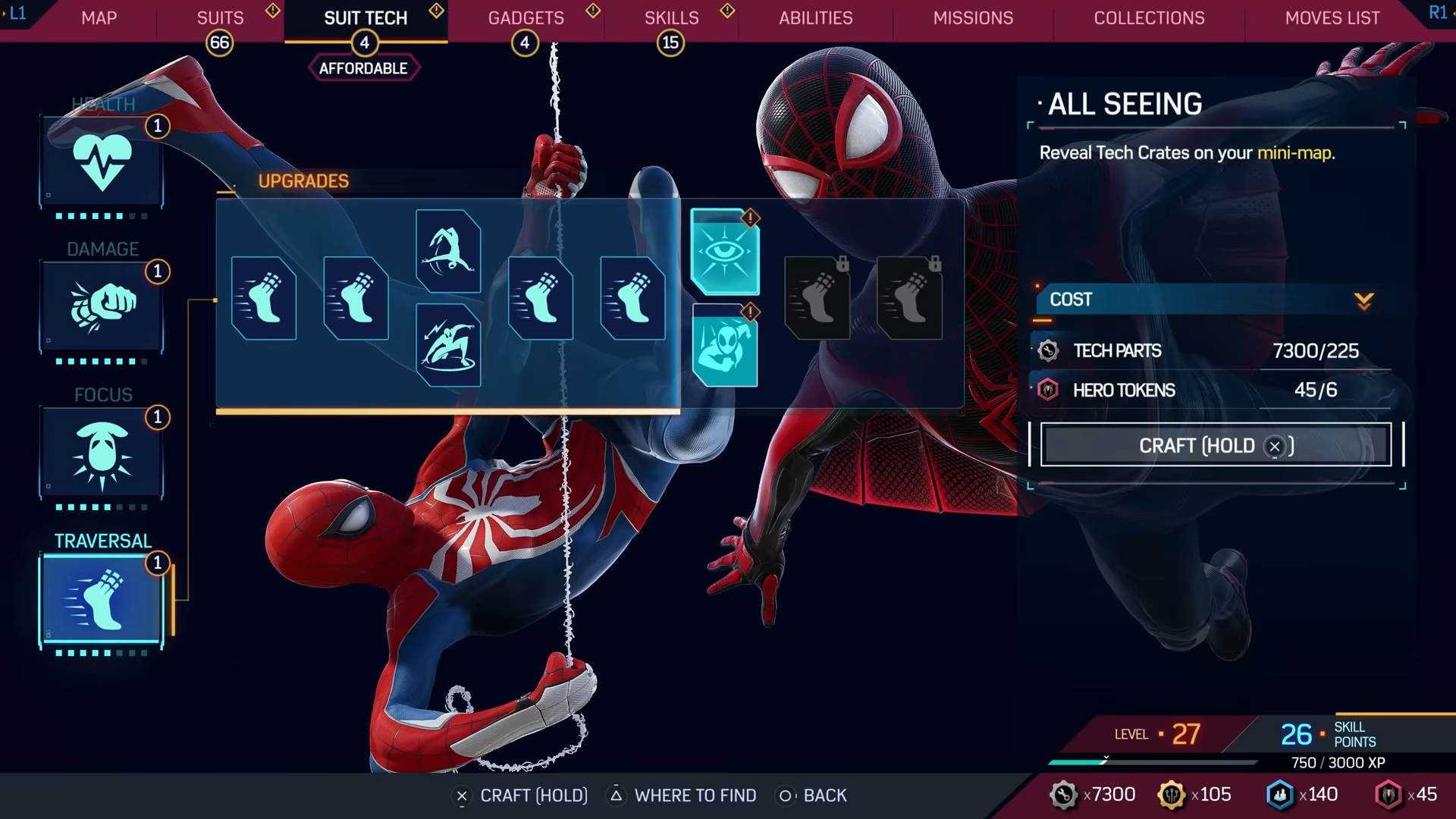The width and height of the screenshot is (1456, 819).
Task: Select the Focus spider upgrade icon
Action: point(102,453)
